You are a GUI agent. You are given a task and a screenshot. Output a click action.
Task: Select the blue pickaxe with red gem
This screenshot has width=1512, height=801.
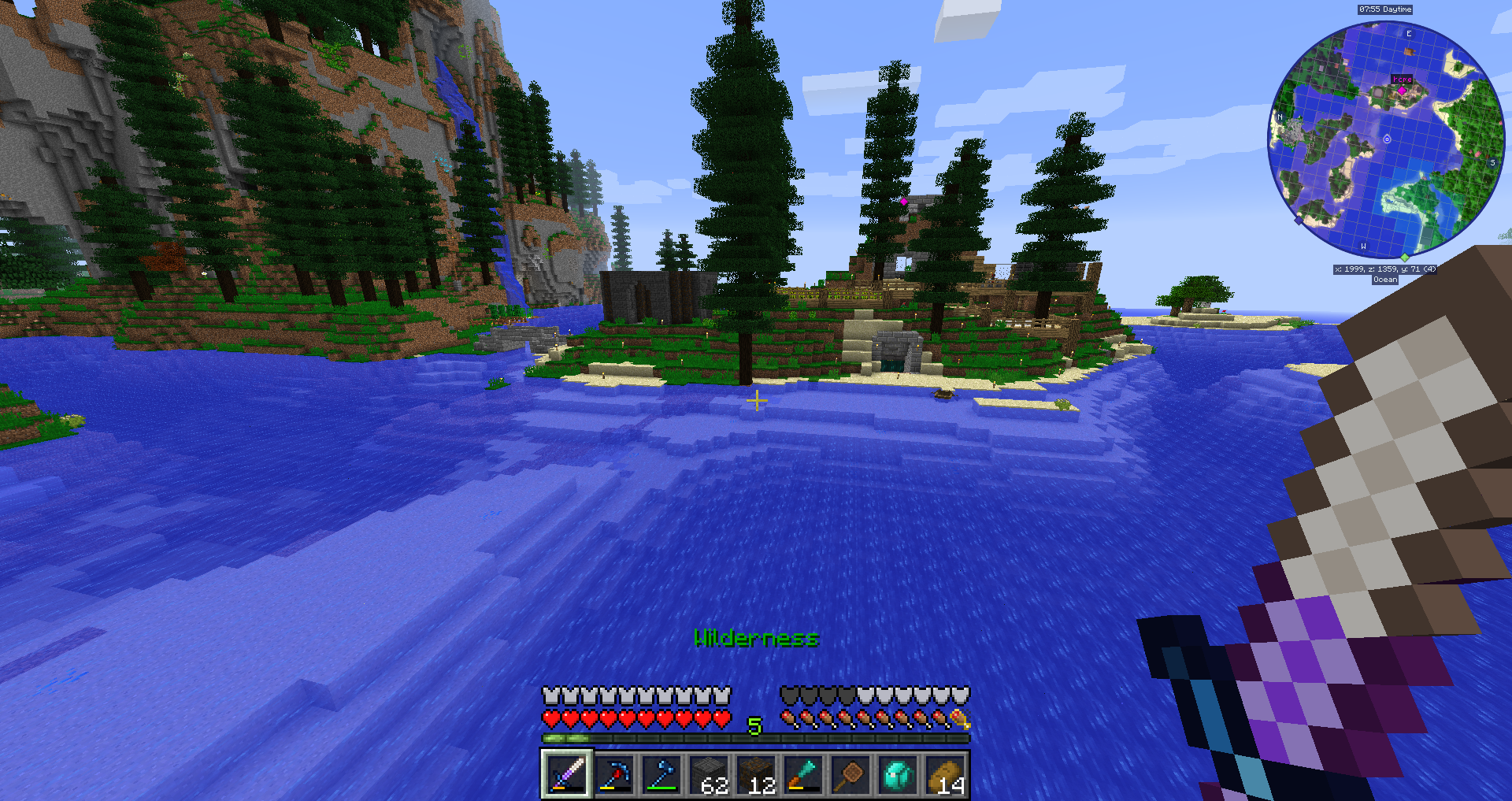pos(613,774)
